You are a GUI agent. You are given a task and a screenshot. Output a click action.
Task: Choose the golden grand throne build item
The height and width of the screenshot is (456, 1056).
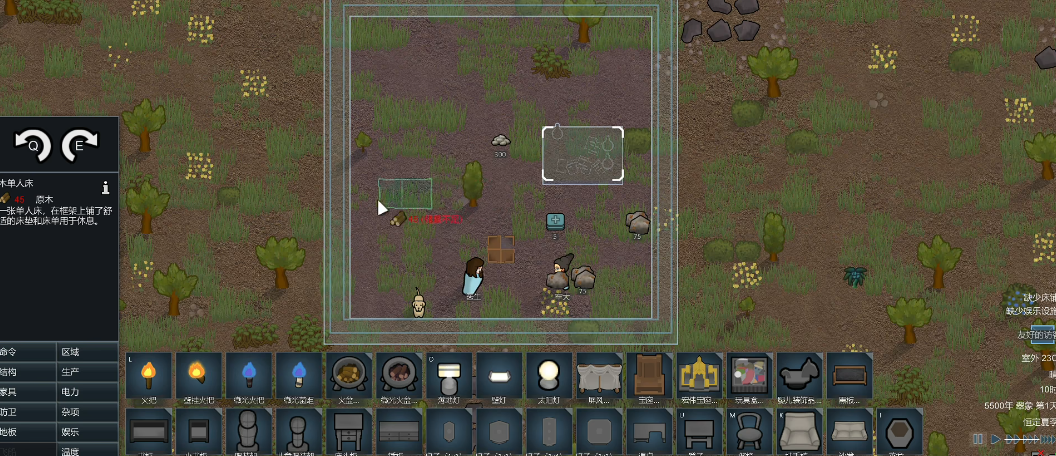[x=698, y=376]
